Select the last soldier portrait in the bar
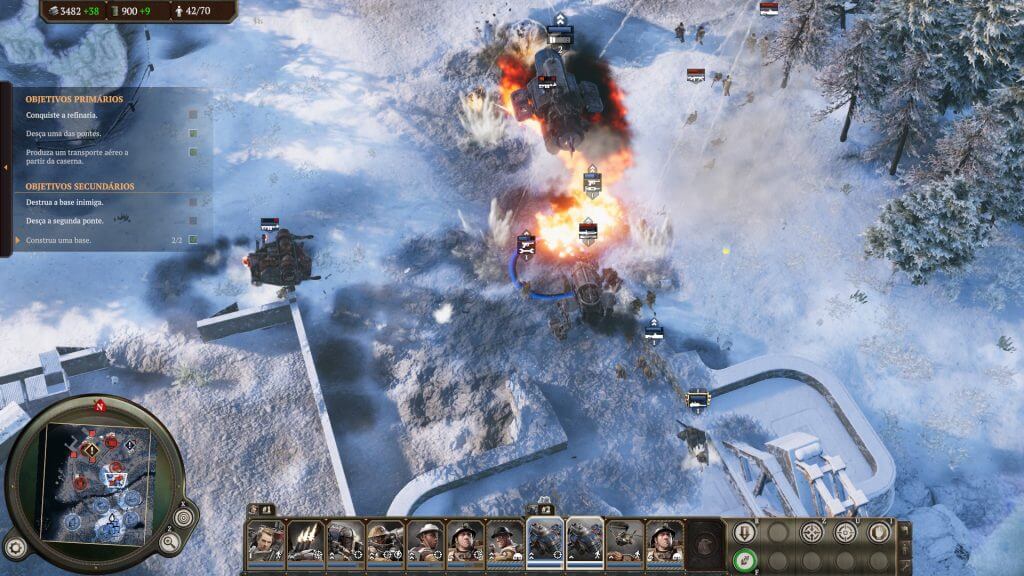 (x=664, y=540)
